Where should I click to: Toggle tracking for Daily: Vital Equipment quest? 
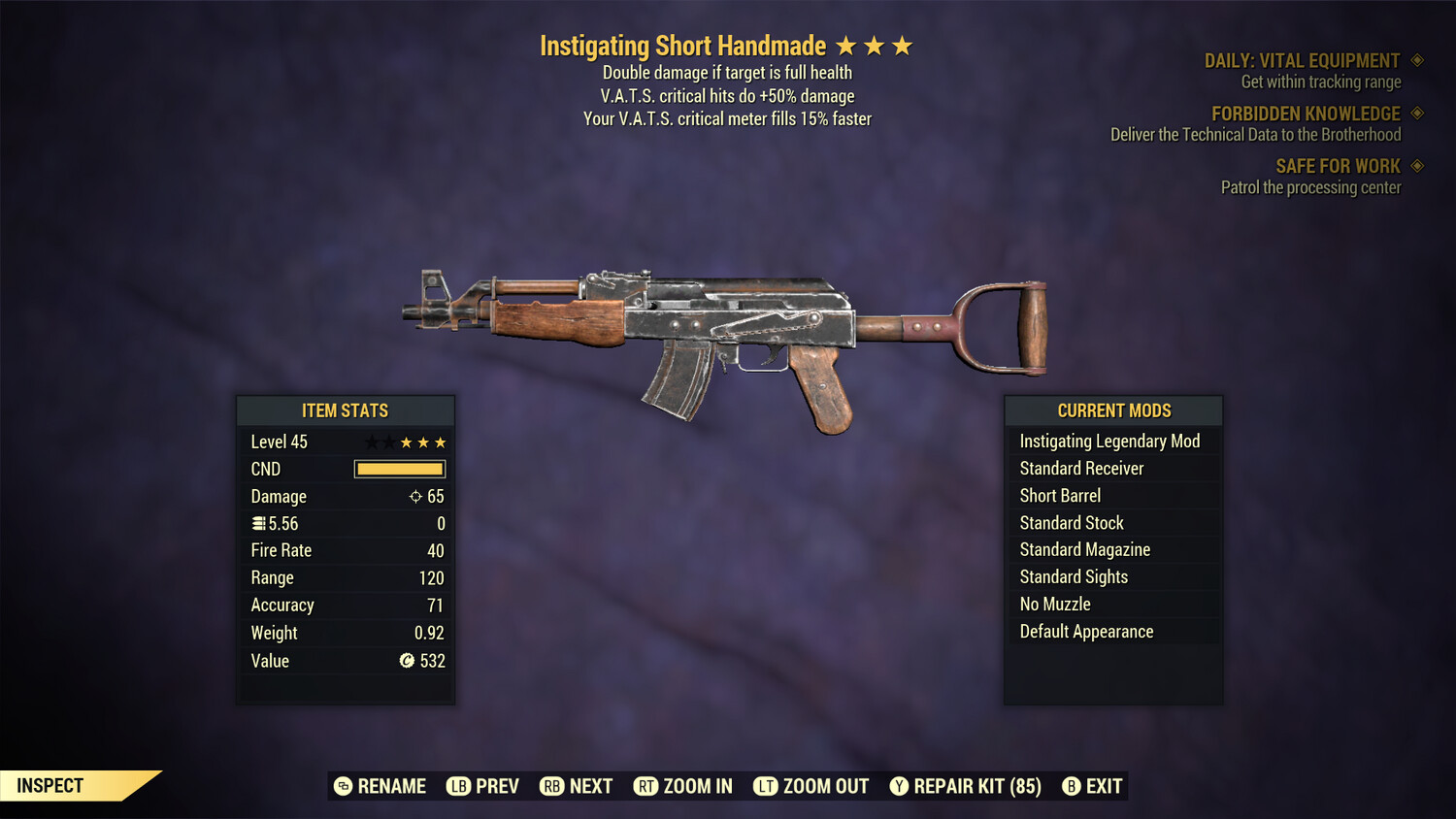point(1418,60)
